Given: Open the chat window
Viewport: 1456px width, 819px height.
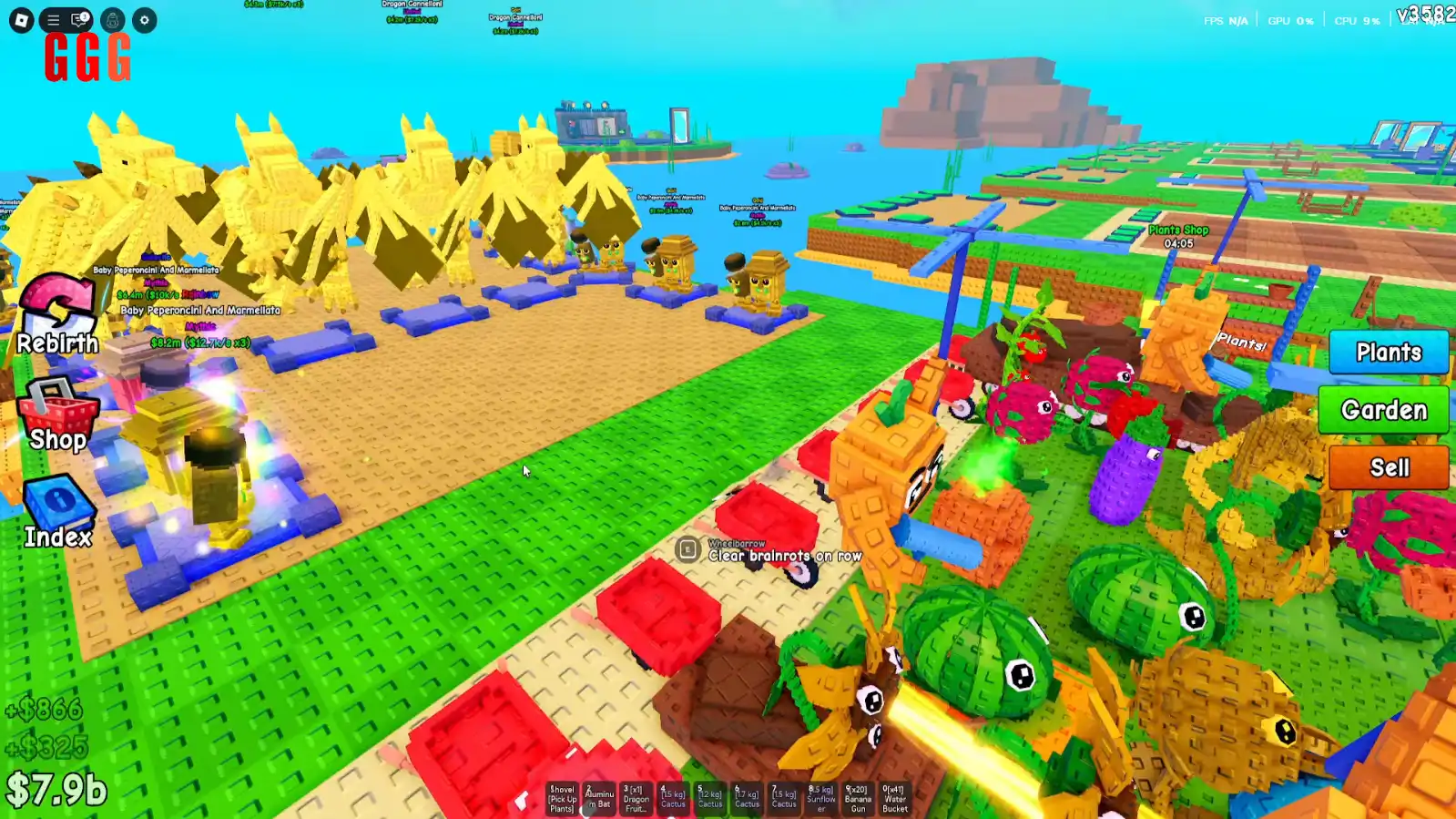Looking at the screenshot, I should [80, 20].
